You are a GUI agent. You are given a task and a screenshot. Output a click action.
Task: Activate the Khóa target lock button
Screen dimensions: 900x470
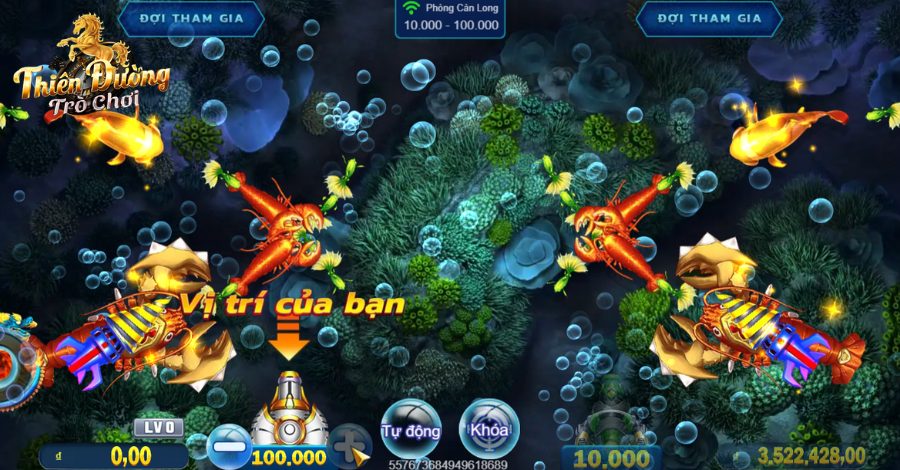[489, 430]
